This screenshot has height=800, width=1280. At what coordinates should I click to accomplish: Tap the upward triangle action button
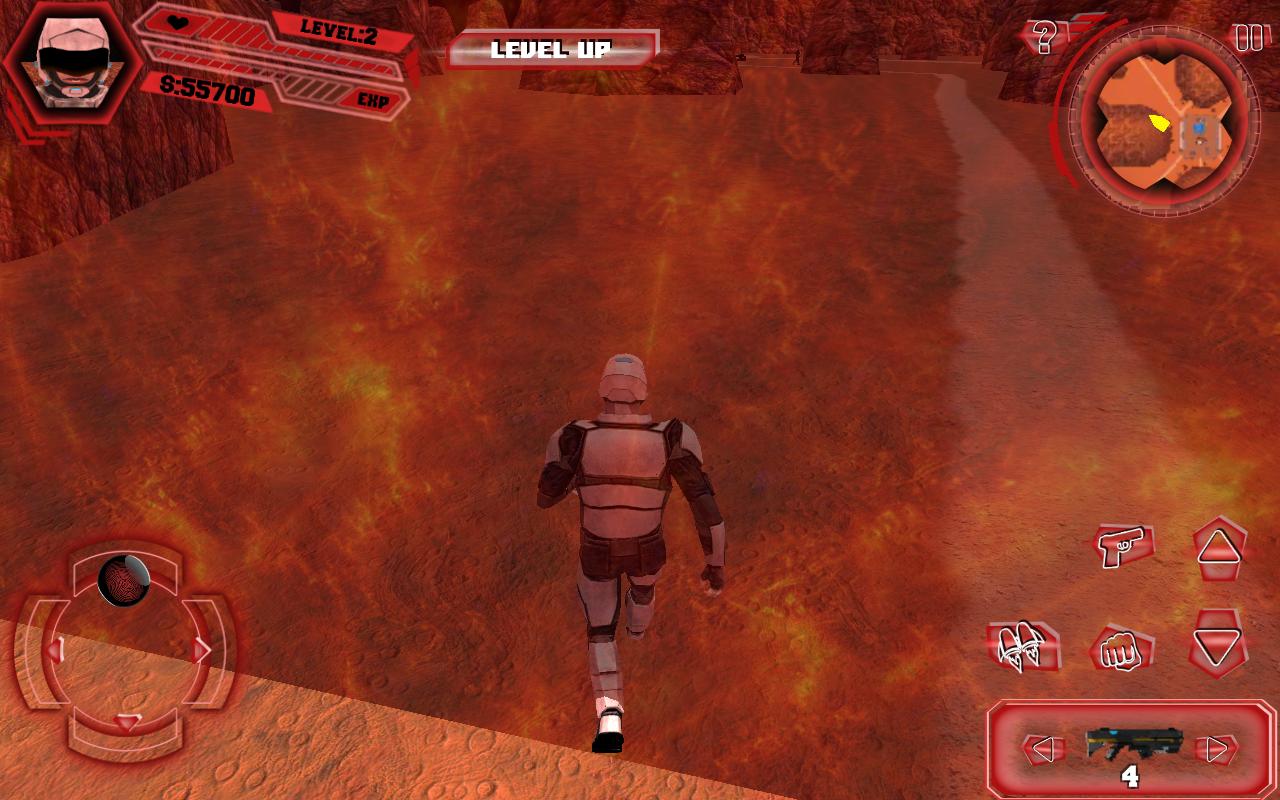point(1219,547)
